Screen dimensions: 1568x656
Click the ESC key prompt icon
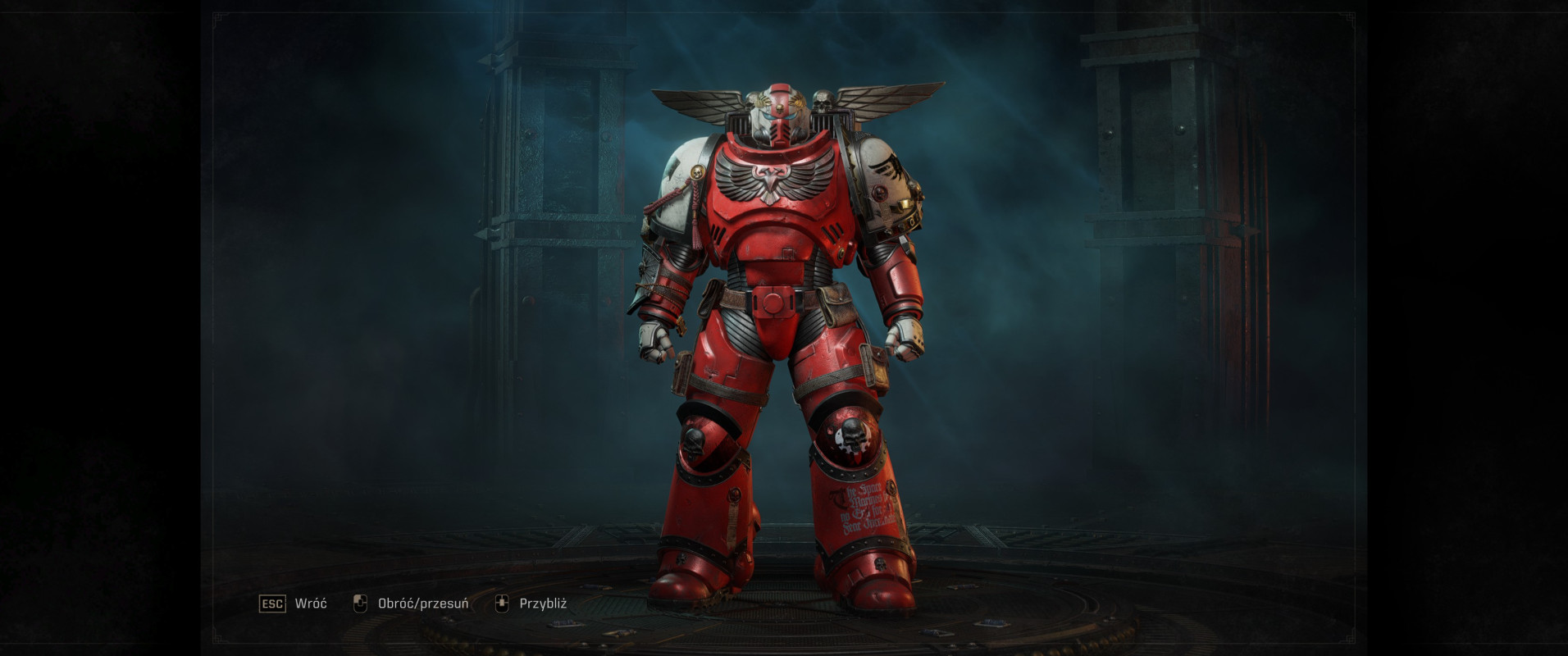click(x=272, y=603)
